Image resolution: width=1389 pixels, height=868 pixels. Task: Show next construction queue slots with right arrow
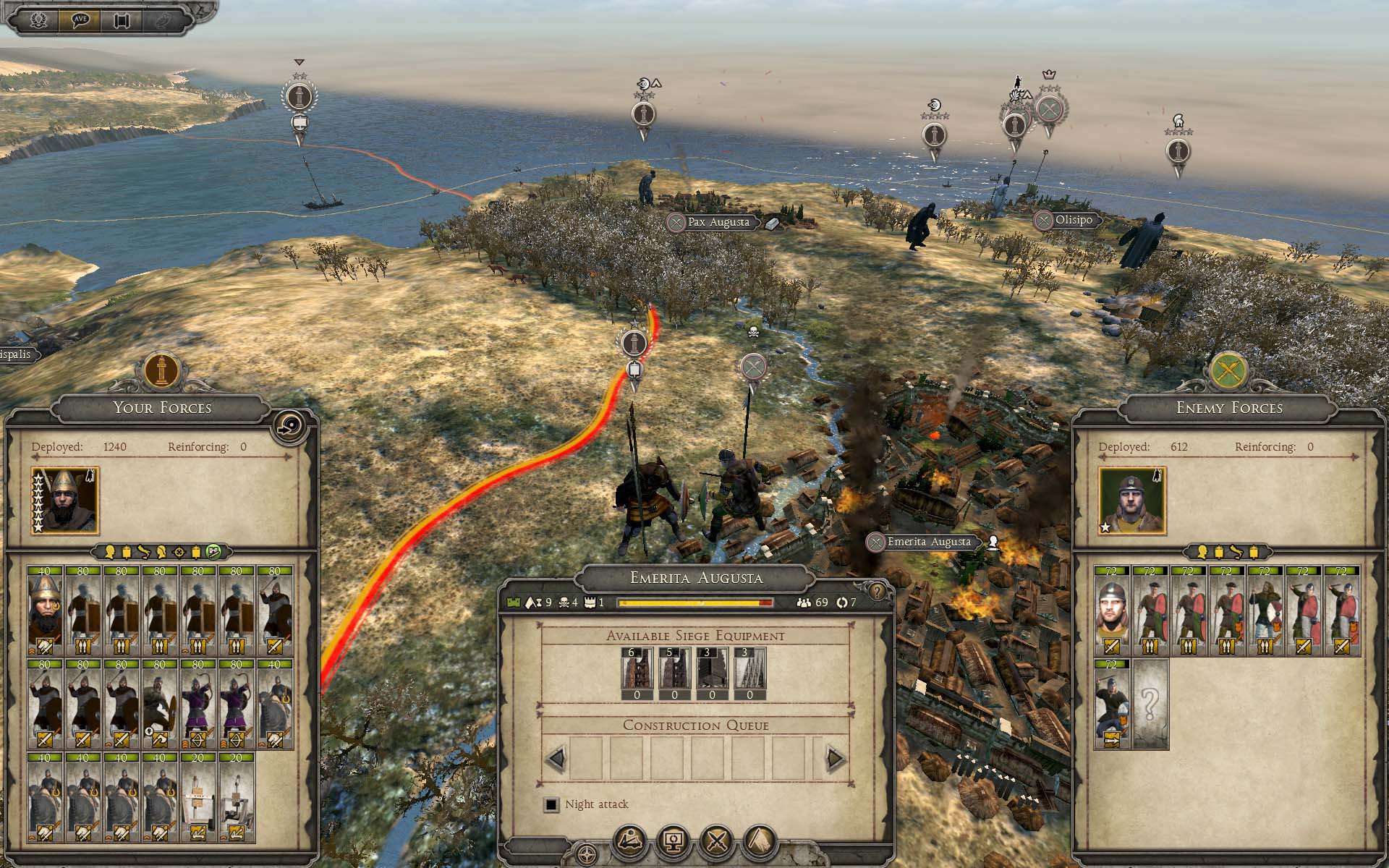835,758
